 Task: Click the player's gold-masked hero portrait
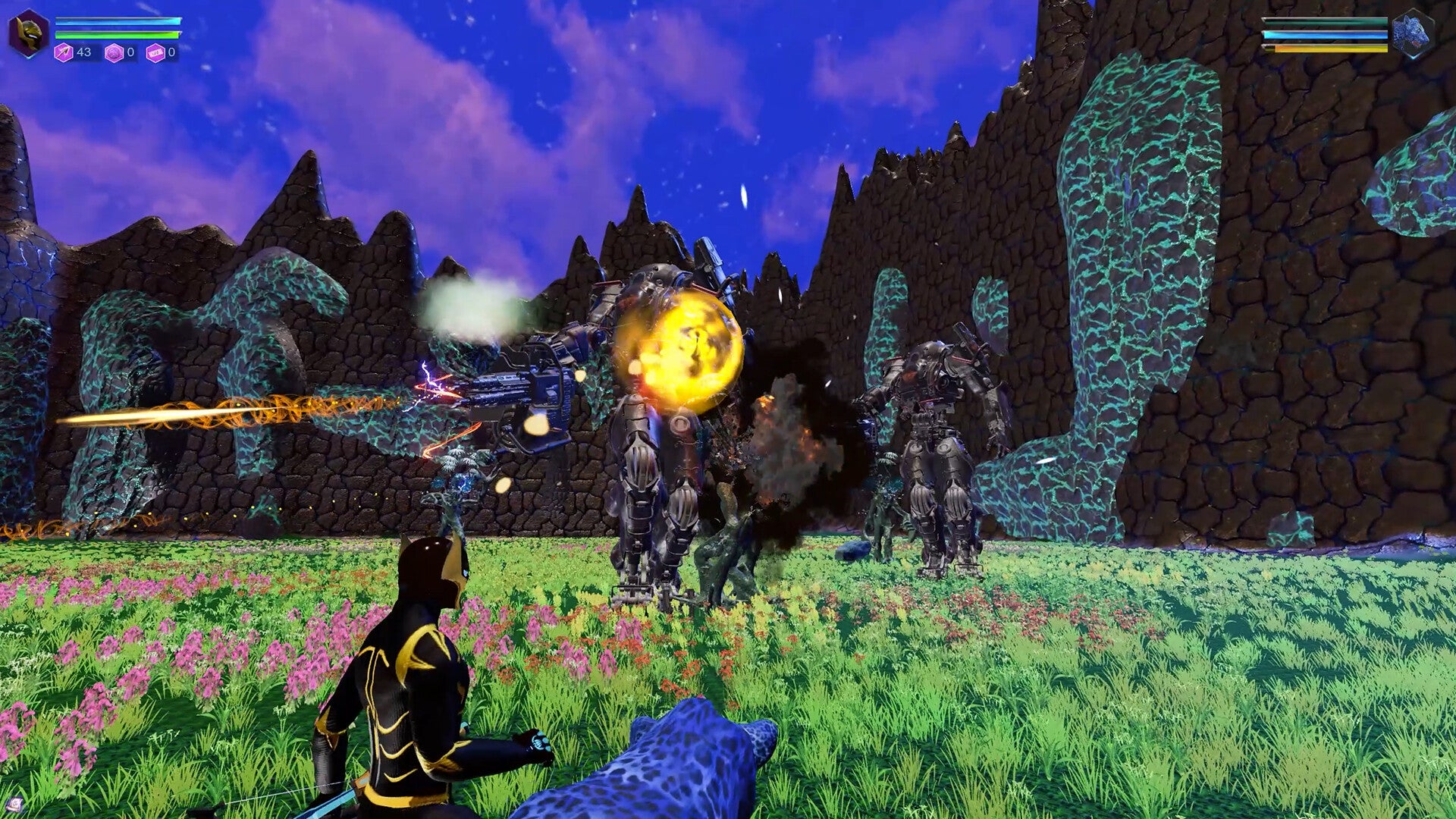[x=29, y=33]
